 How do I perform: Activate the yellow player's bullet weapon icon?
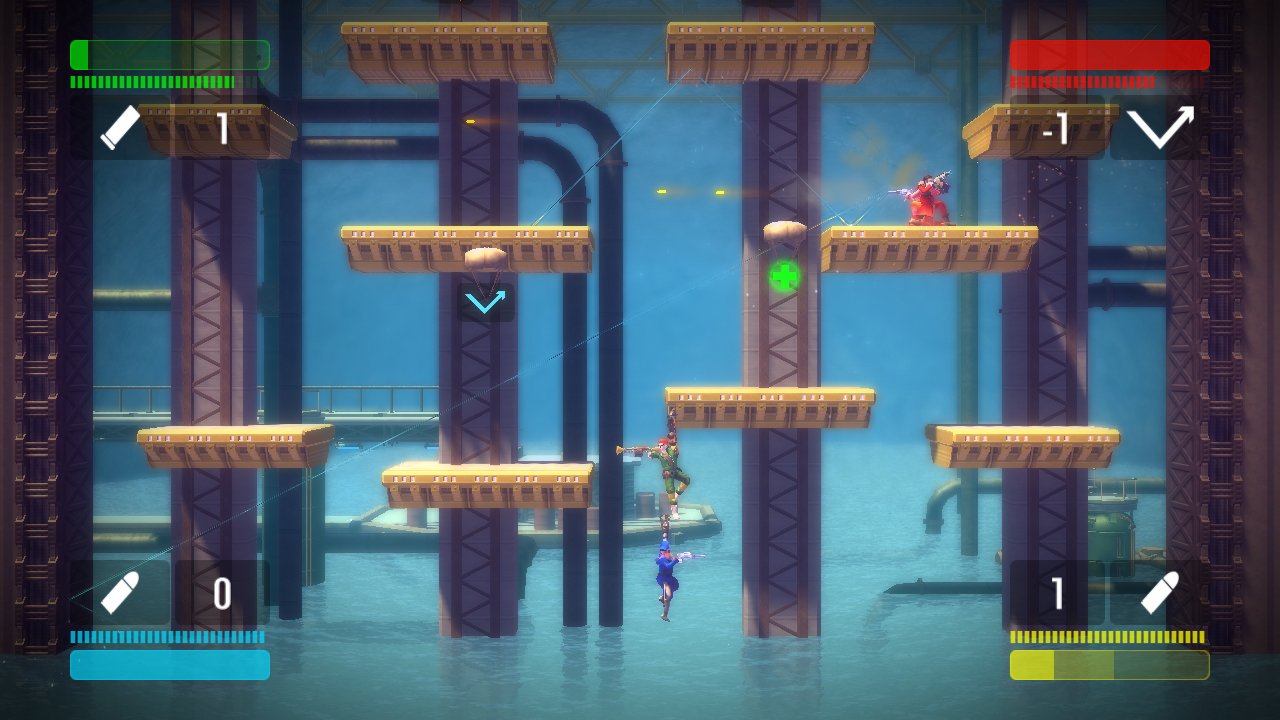click(x=1160, y=593)
